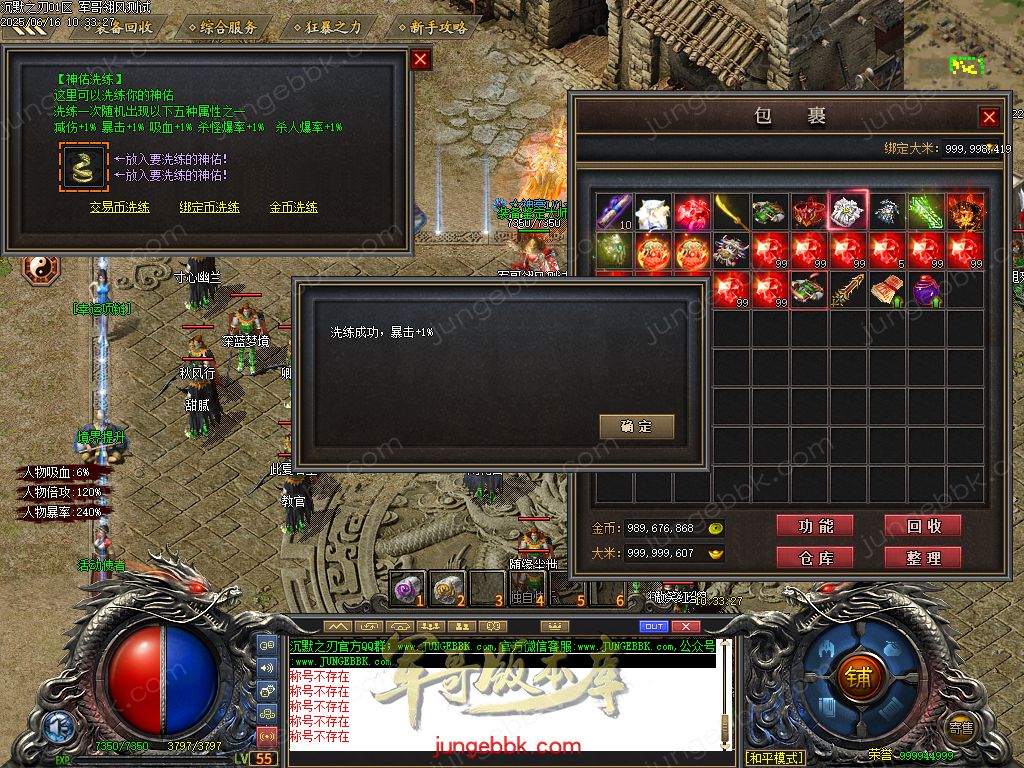Close the 神佑洗练 refine window
This screenshot has height=768, width=1024.
421,59
